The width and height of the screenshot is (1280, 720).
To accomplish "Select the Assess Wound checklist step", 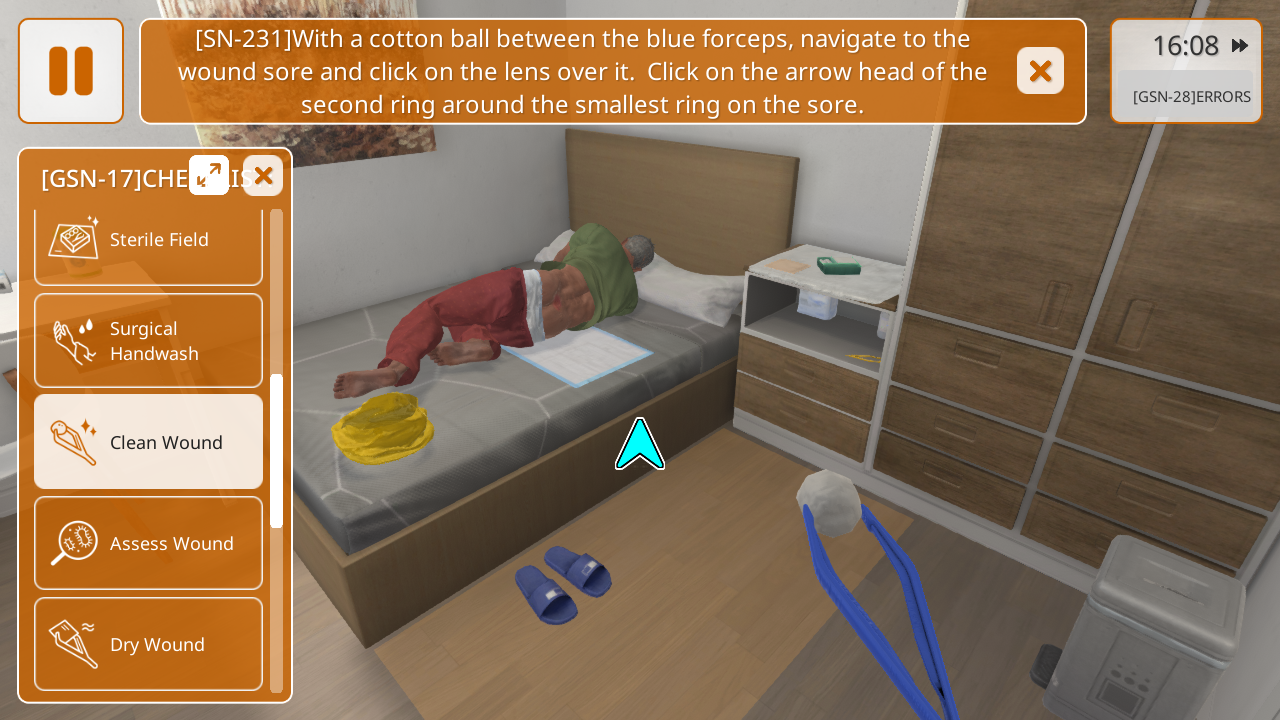I will click(x=148, y=543).
